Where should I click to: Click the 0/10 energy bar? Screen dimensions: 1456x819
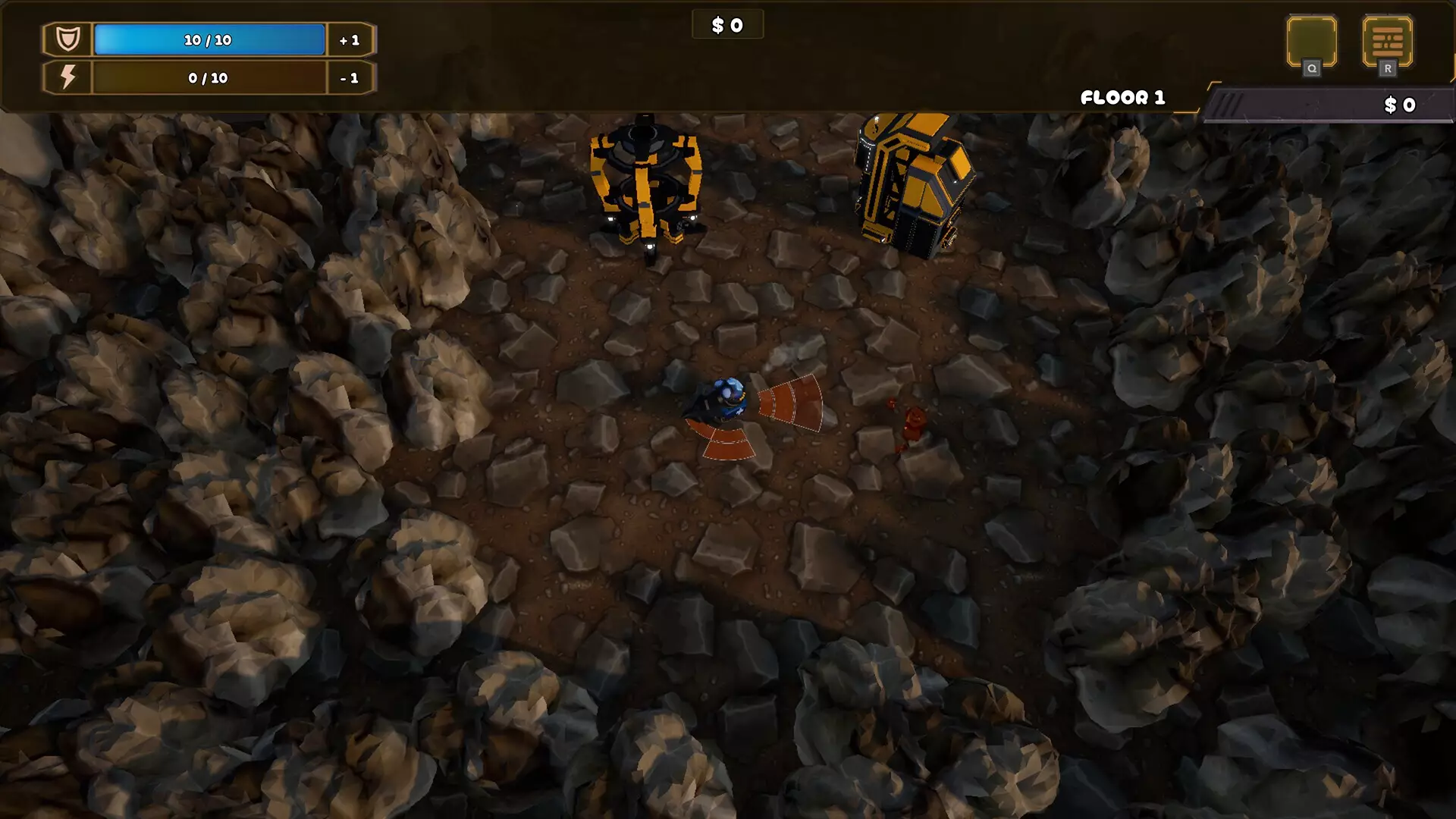[209, 77]
